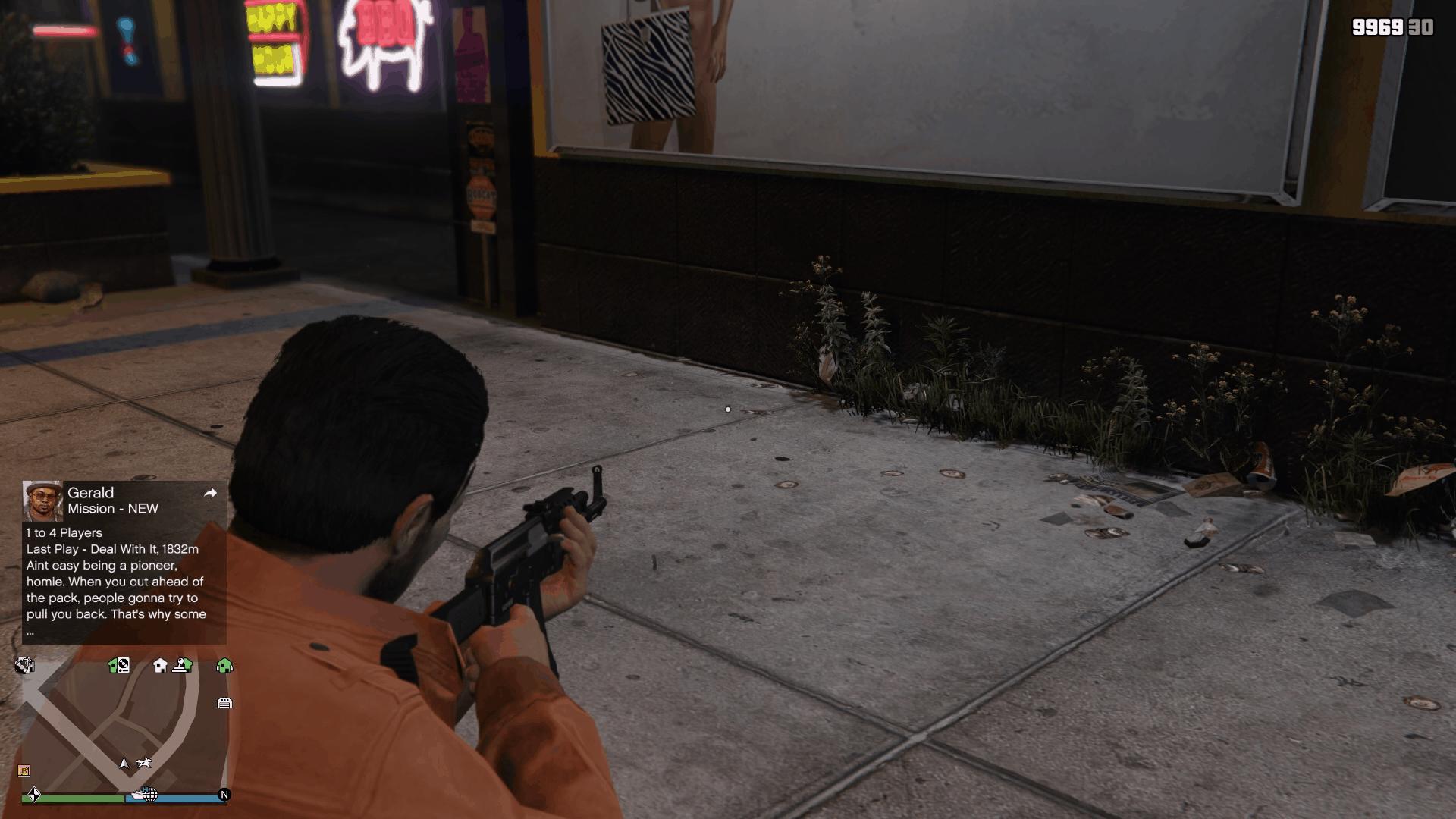Image resolution: width=1456 pixels, height=819 pixels.
Task: Select the white house marker on minimap
Action: 160,666
